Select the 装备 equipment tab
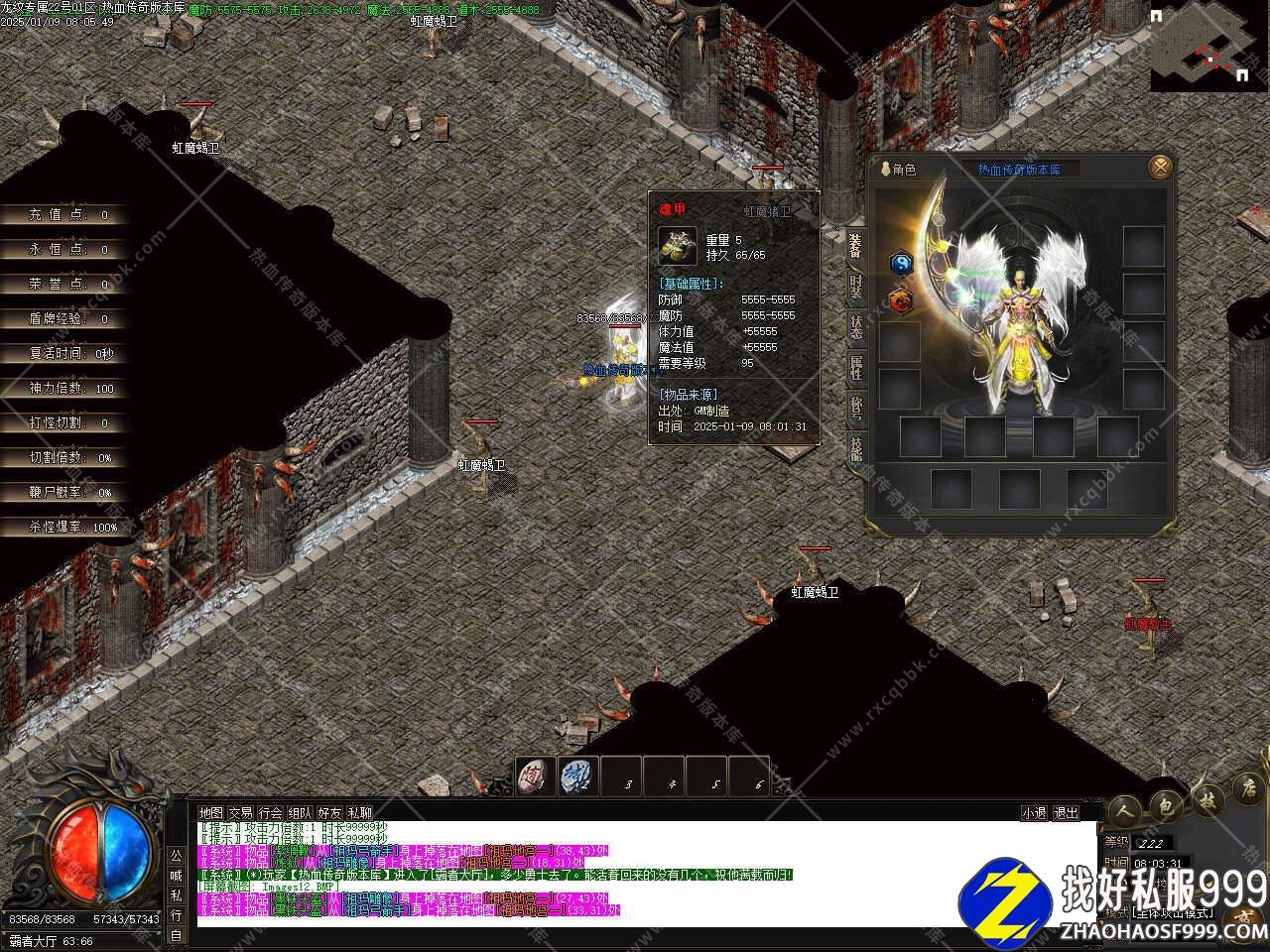1270x952 pixels. [x=855, y=246]
